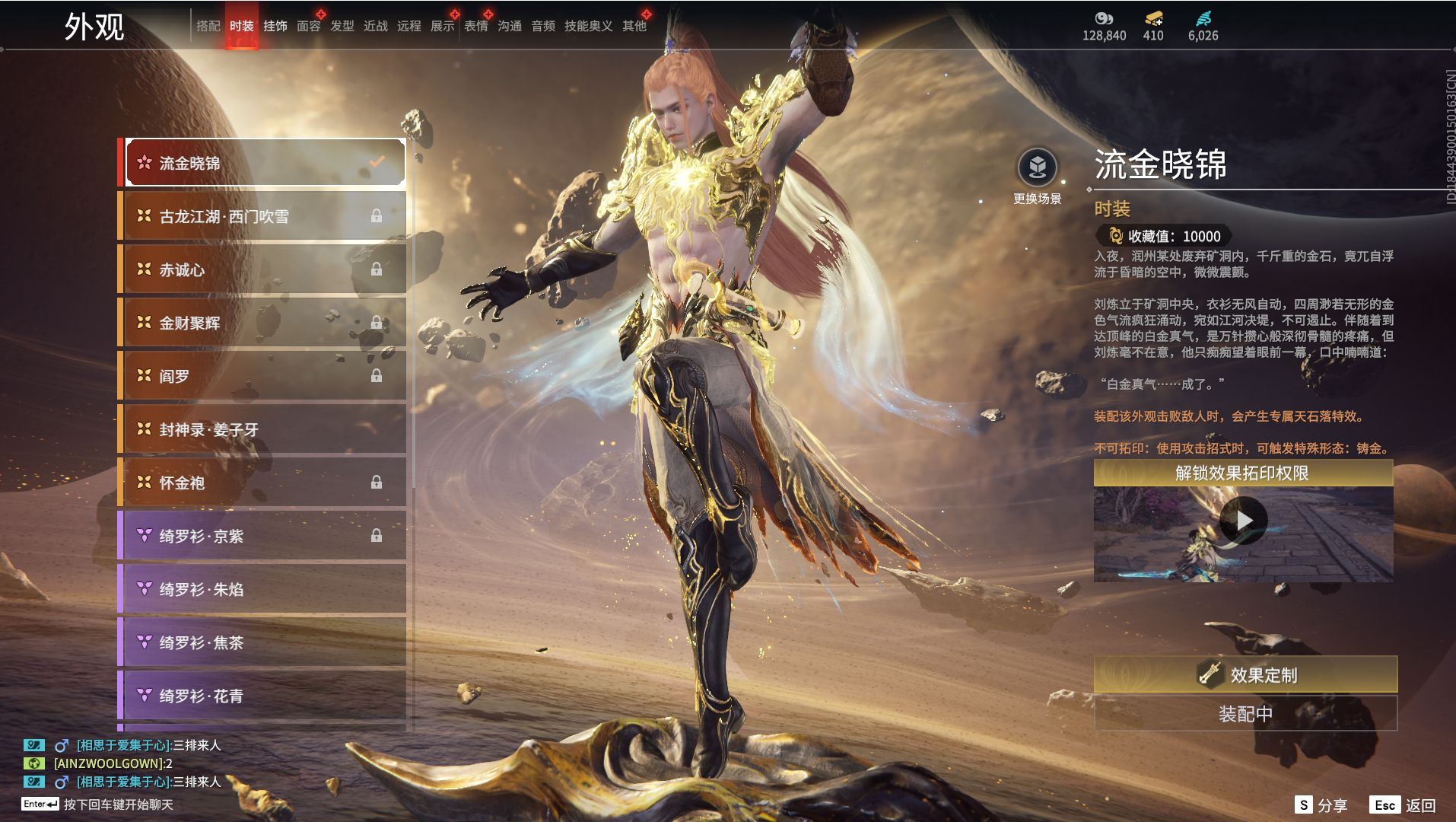
Task: Open the 近战 appearance tab
Action: (375, 26)
